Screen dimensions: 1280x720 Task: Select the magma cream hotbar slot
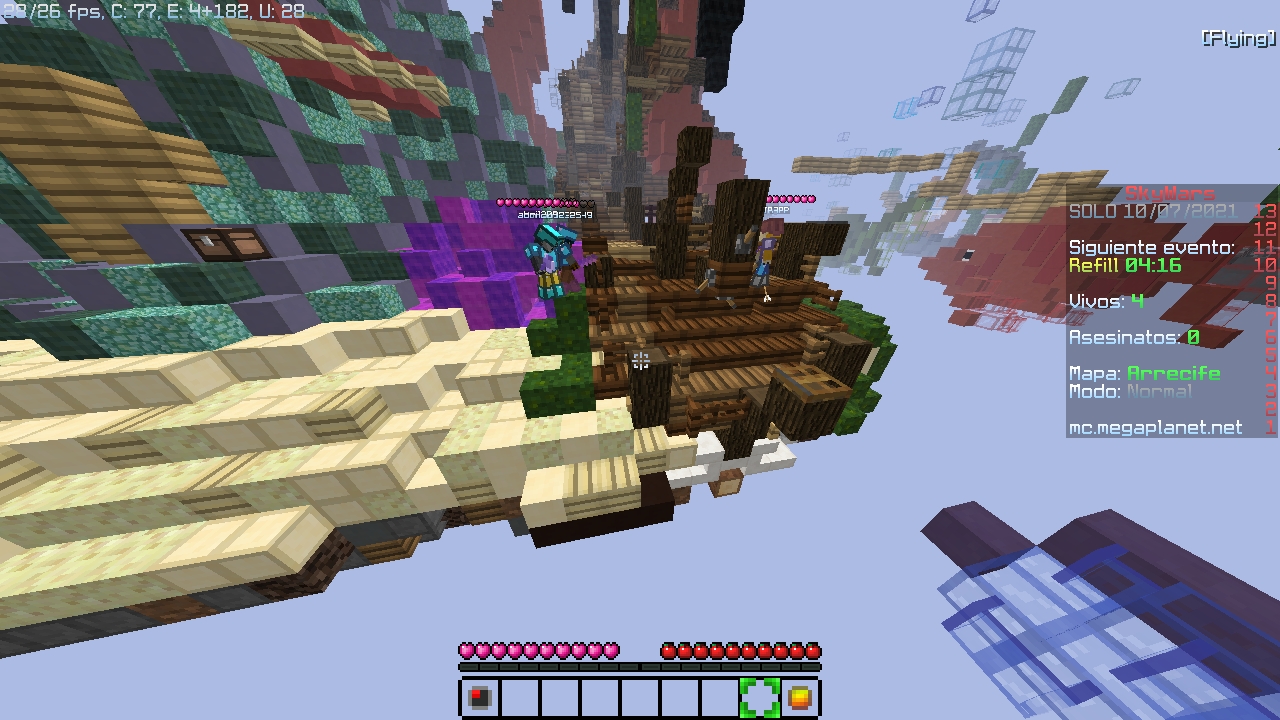click(799, 697)
